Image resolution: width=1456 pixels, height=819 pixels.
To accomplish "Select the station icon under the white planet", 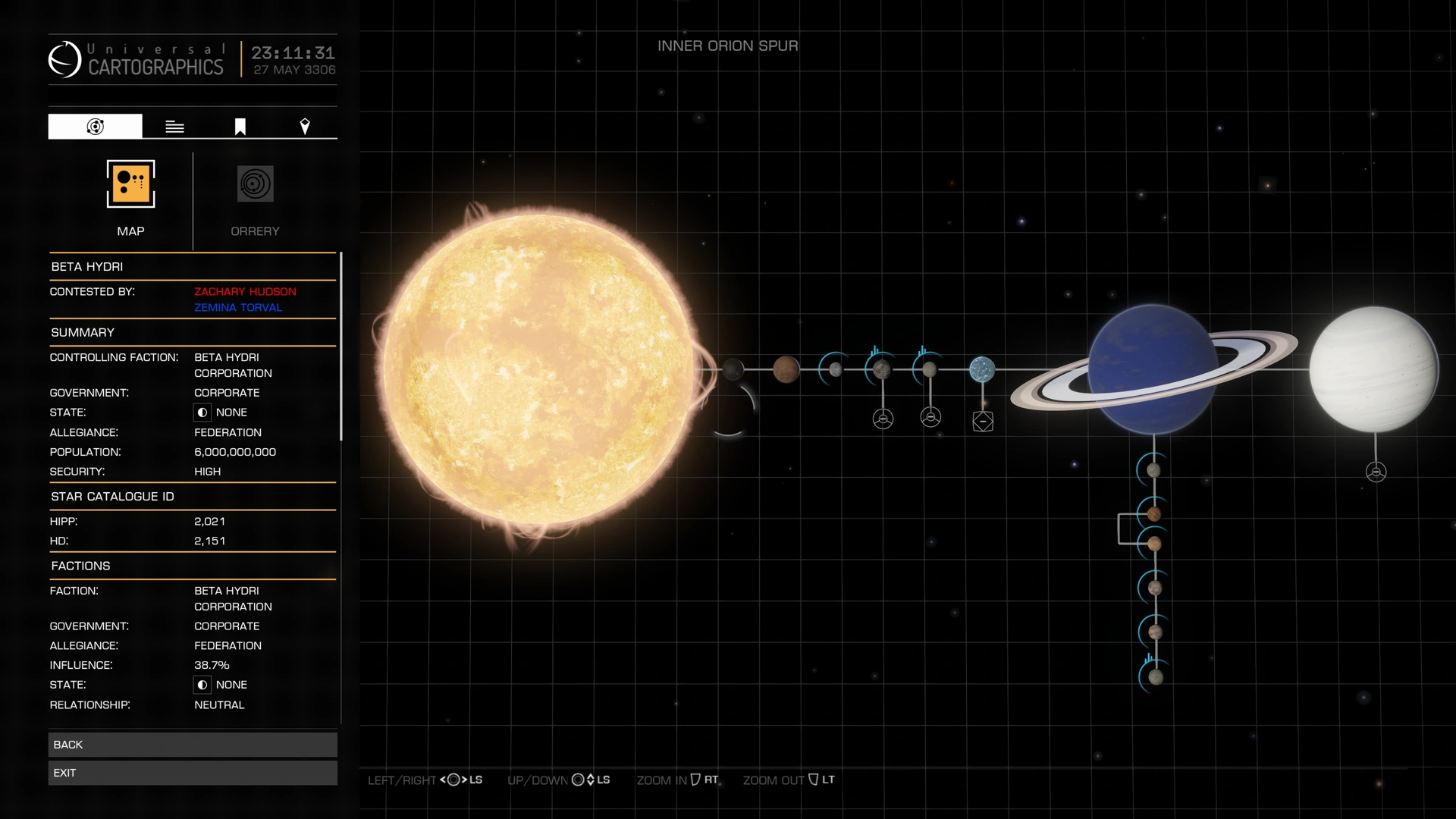I will pyautogui.click(x=1376, y=469).
